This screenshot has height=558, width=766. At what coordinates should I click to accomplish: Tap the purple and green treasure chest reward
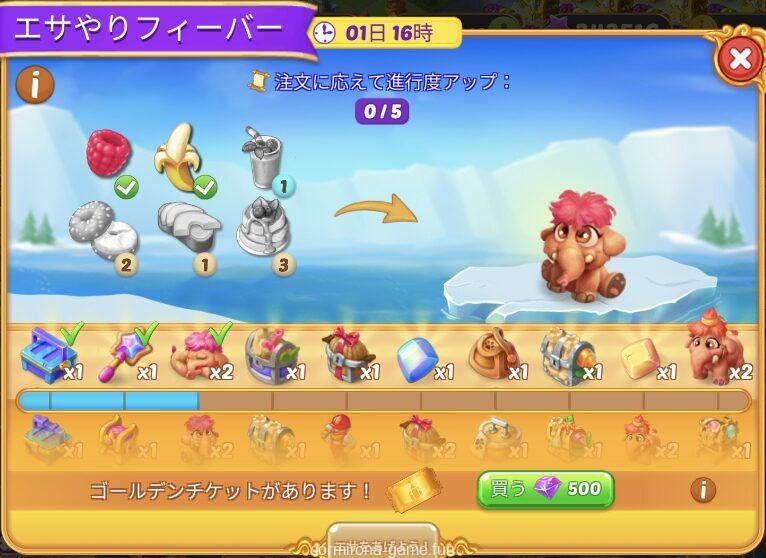point(270,355)
